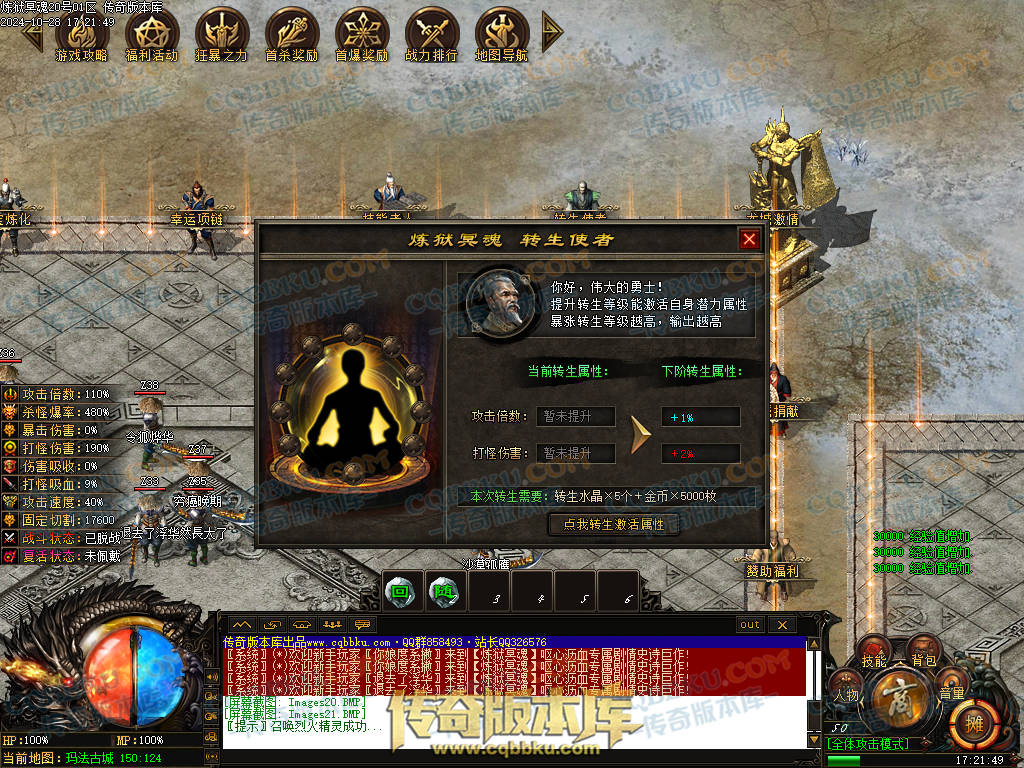Click the chat window's out button
1024x768 pixels.
(750, 625)
